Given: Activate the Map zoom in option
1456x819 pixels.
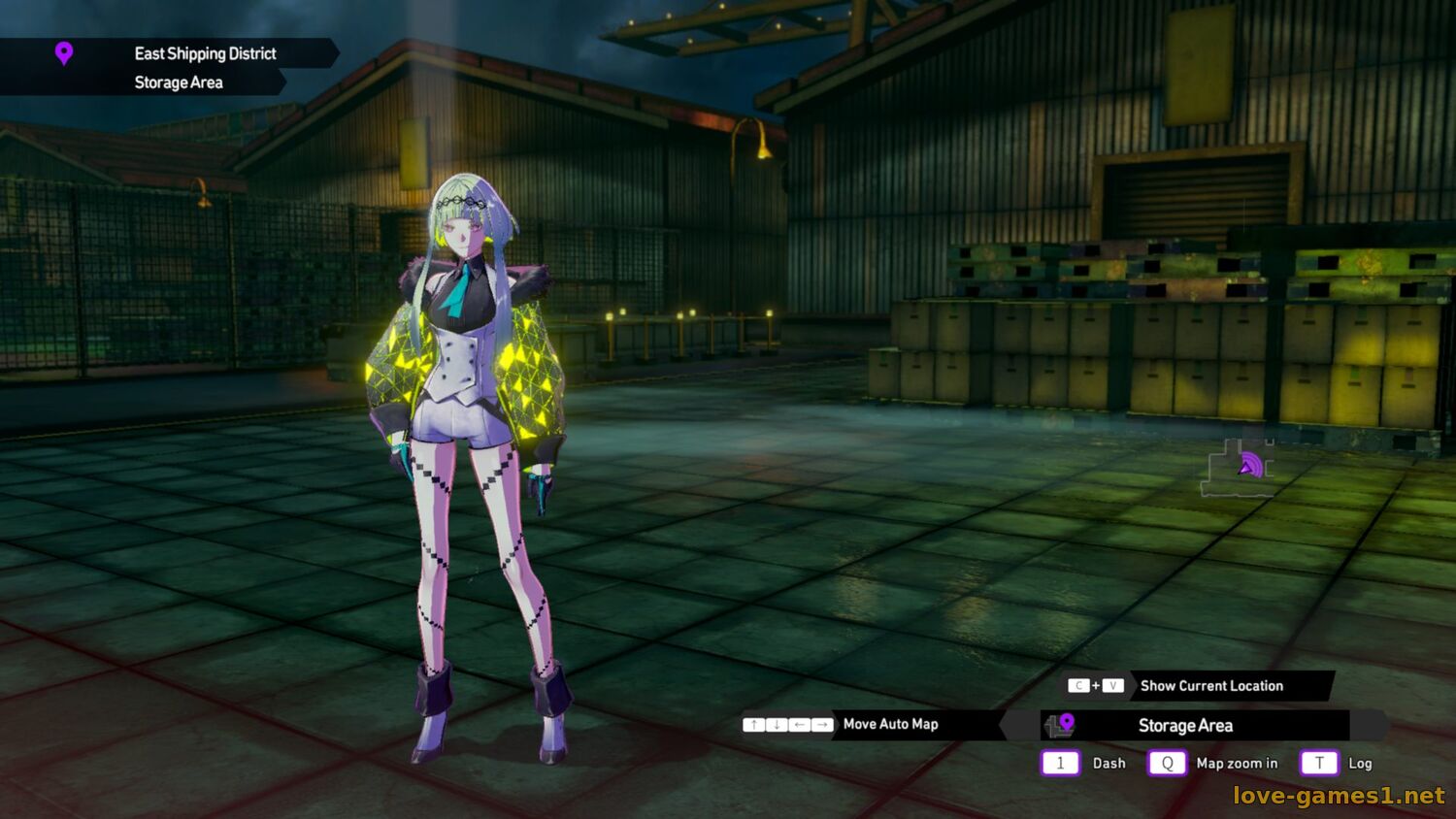Looking at the screenshot, I should pos(1236,764).
